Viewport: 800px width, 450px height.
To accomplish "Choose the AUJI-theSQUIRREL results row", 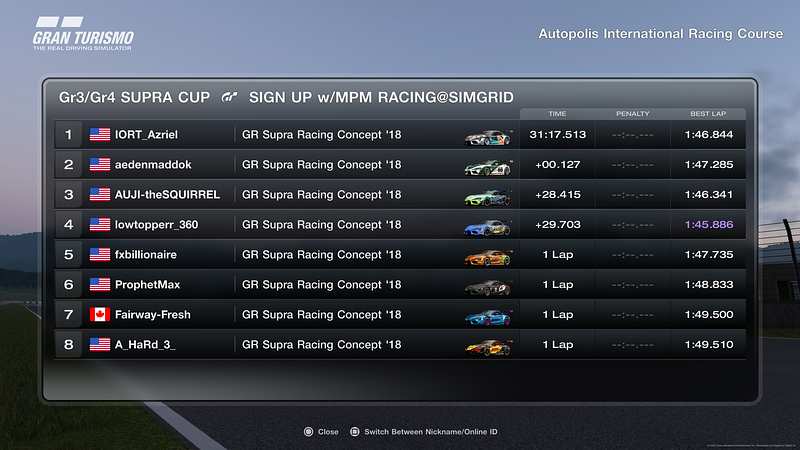I will [400, 194].
